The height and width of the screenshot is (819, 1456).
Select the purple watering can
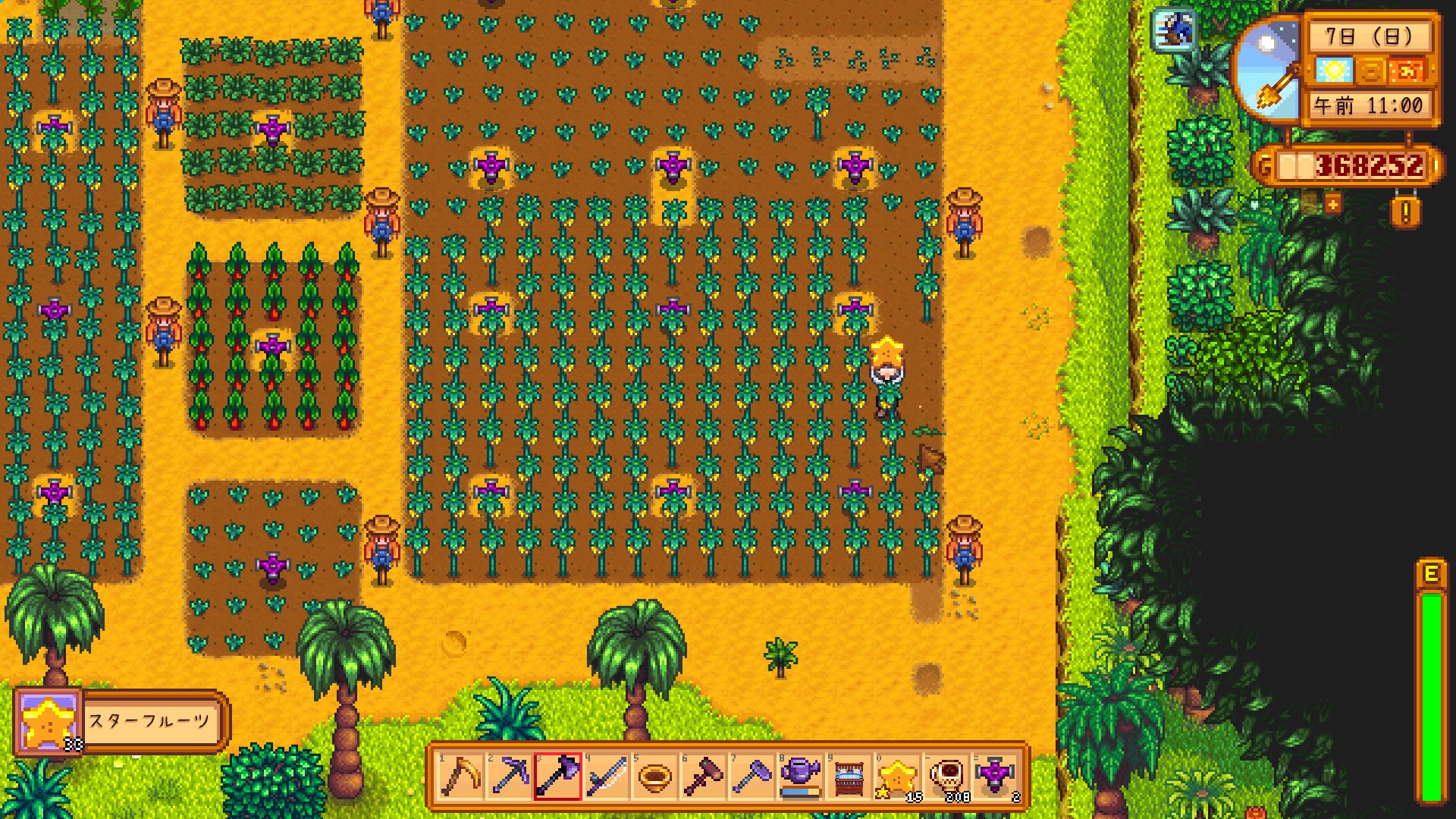(800, 777)
